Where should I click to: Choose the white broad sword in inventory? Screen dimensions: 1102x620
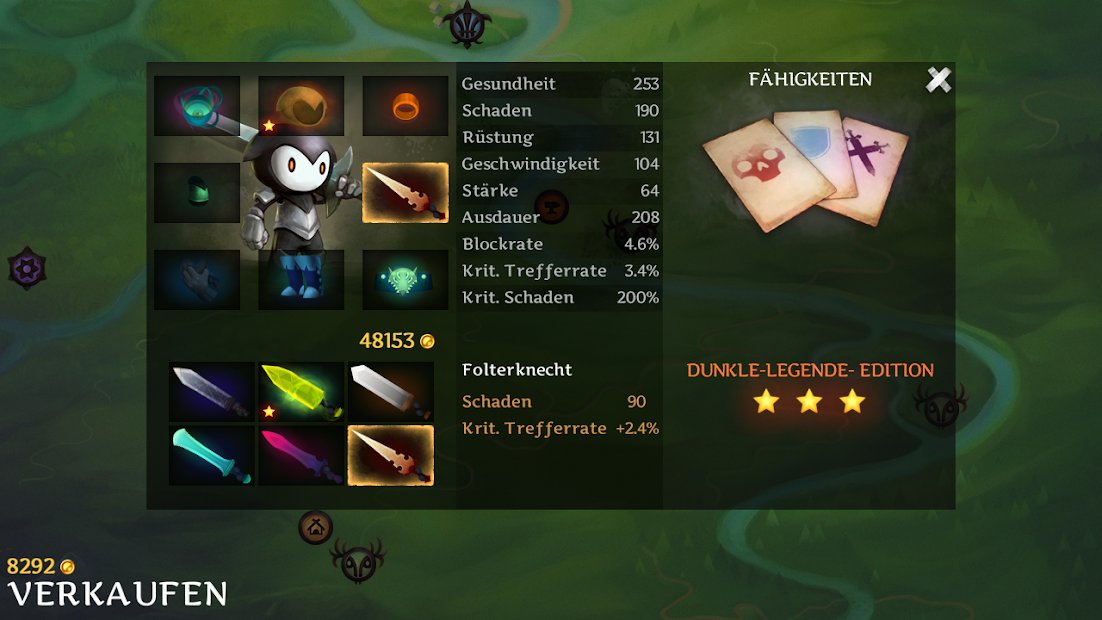[x=391, y=392]
